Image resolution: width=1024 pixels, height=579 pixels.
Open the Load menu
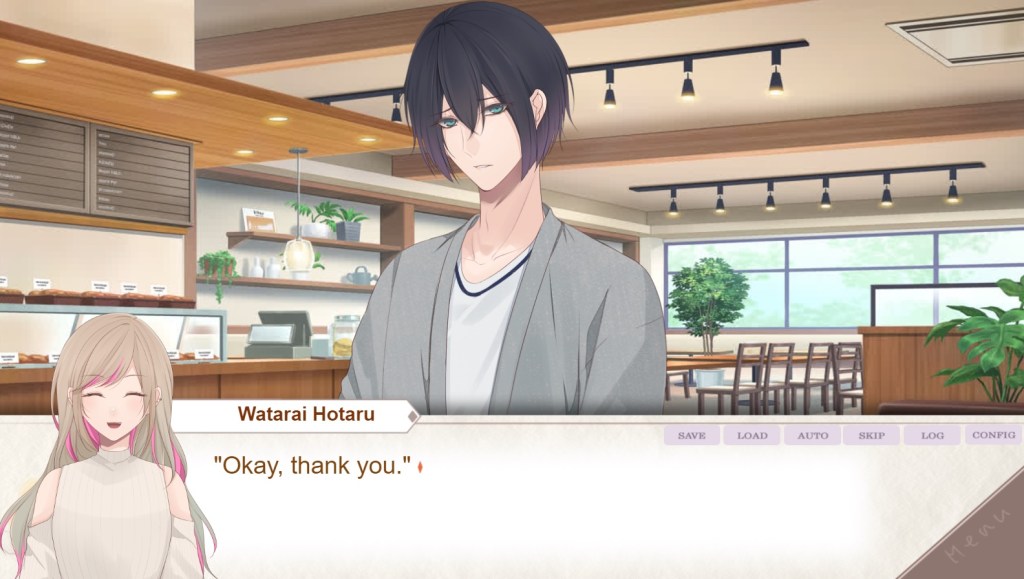[x=752, y=436]
